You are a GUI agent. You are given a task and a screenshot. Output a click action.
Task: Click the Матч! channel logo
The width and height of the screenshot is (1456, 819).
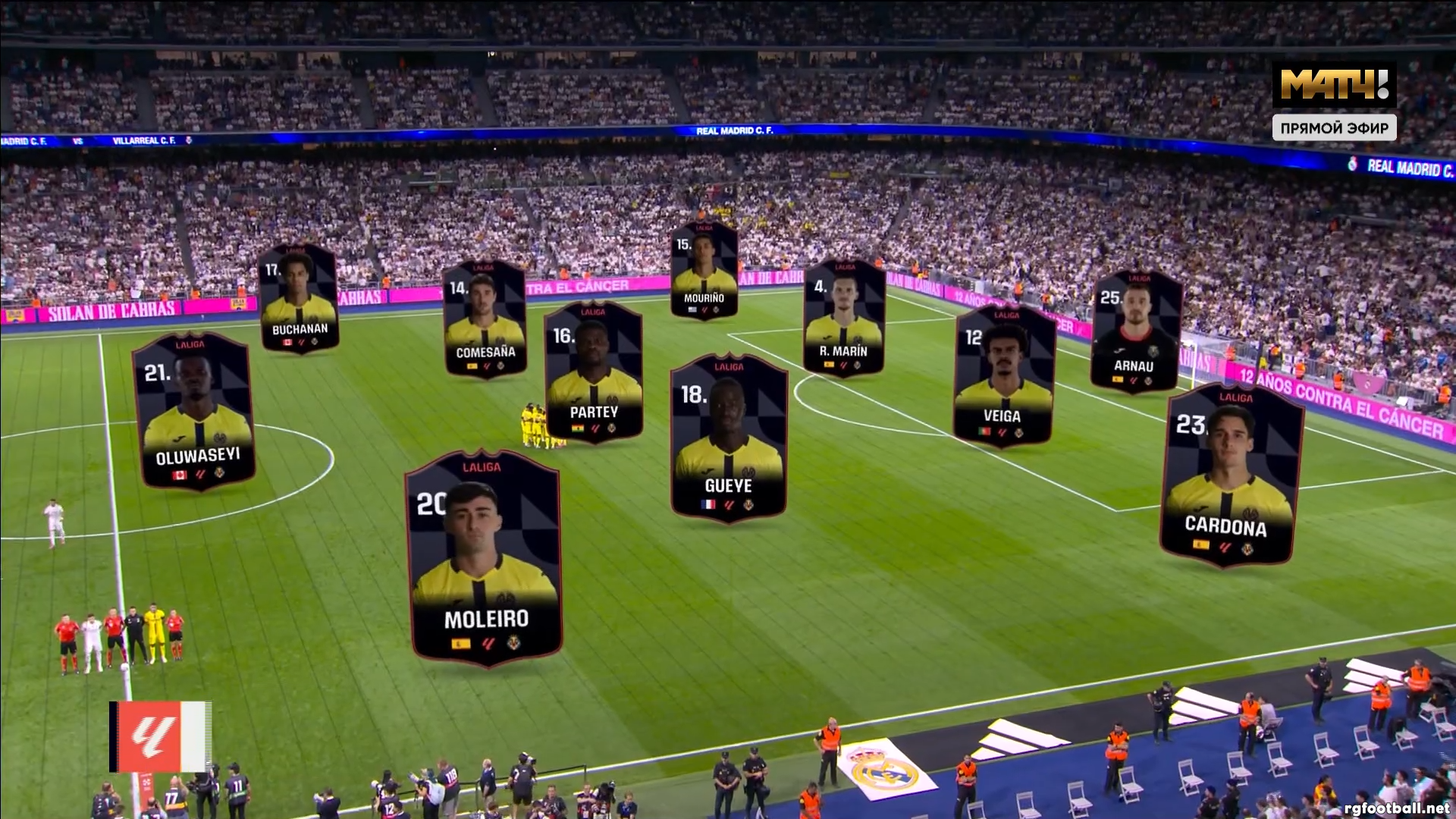click(x=1334, y=84)
